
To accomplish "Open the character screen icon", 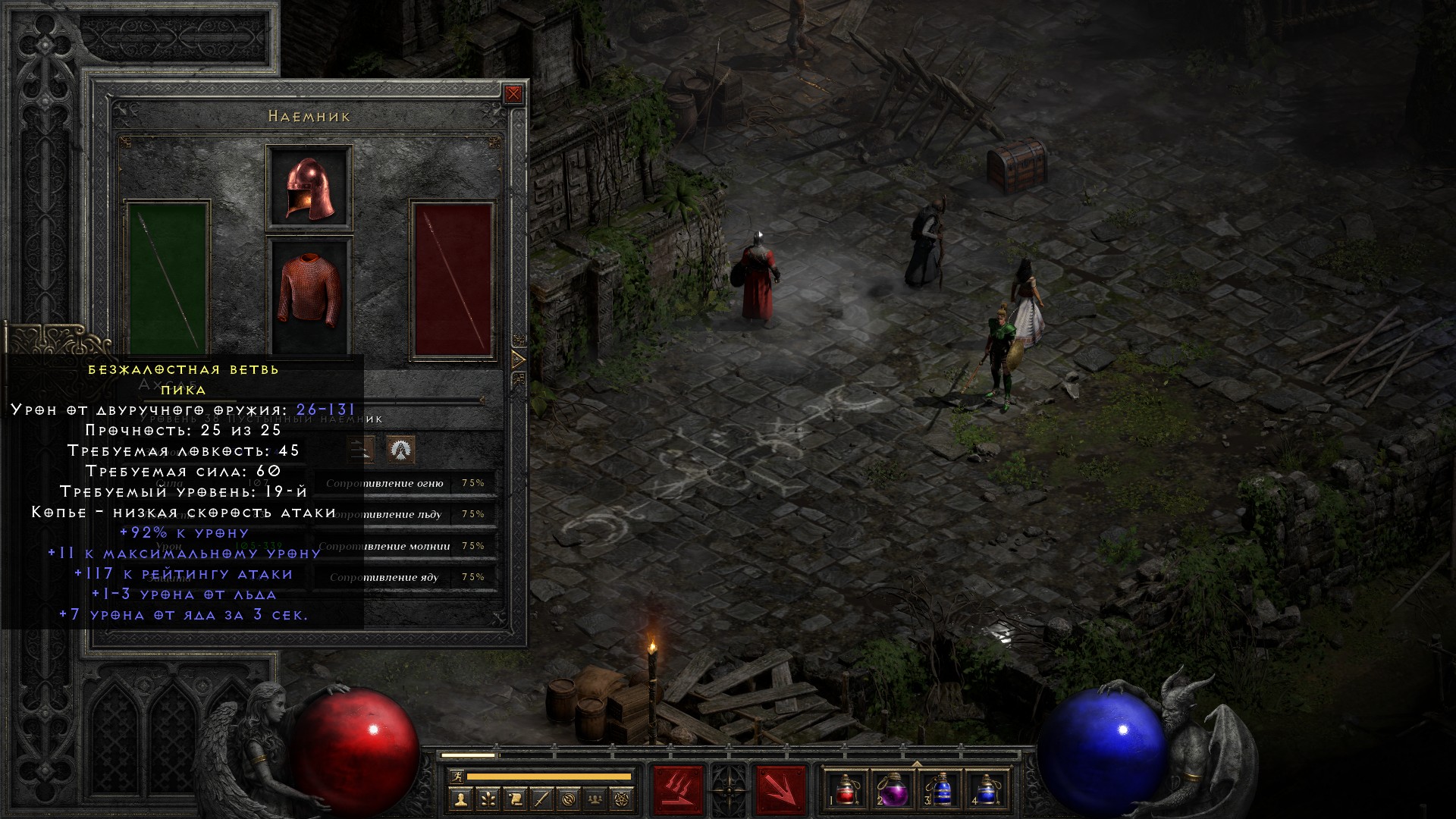I will pos(460,799).
